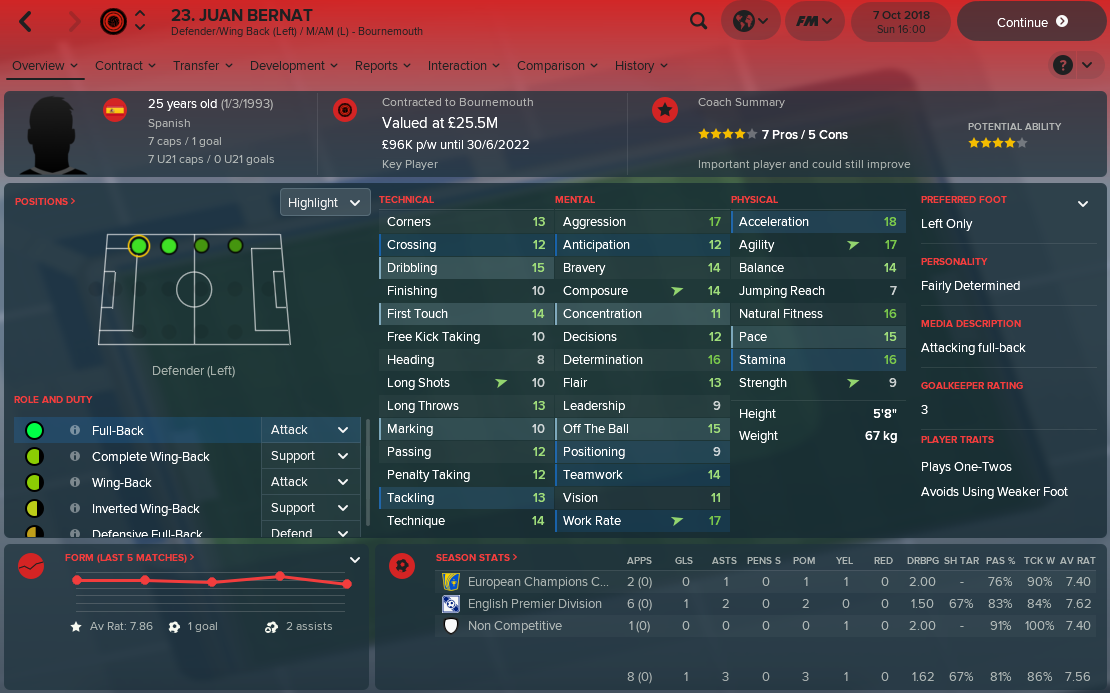Change the Full-Back duty dropdown from Attack
The width and height of the screenshot is (1110, 693).
(x=309, y=430)
